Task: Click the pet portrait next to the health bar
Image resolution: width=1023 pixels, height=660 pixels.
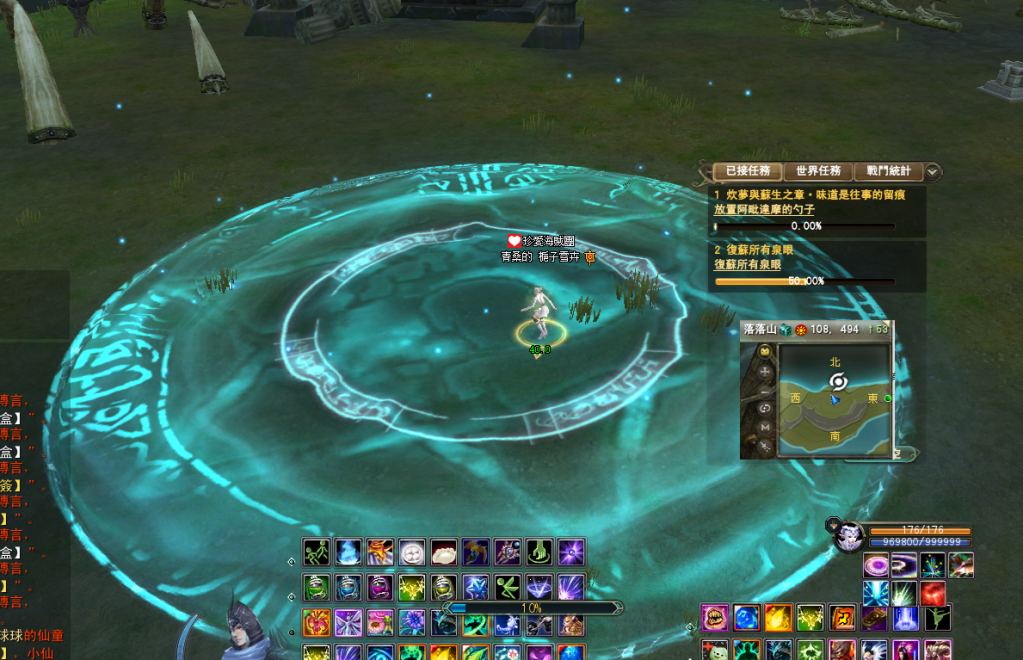Action: 851,535
